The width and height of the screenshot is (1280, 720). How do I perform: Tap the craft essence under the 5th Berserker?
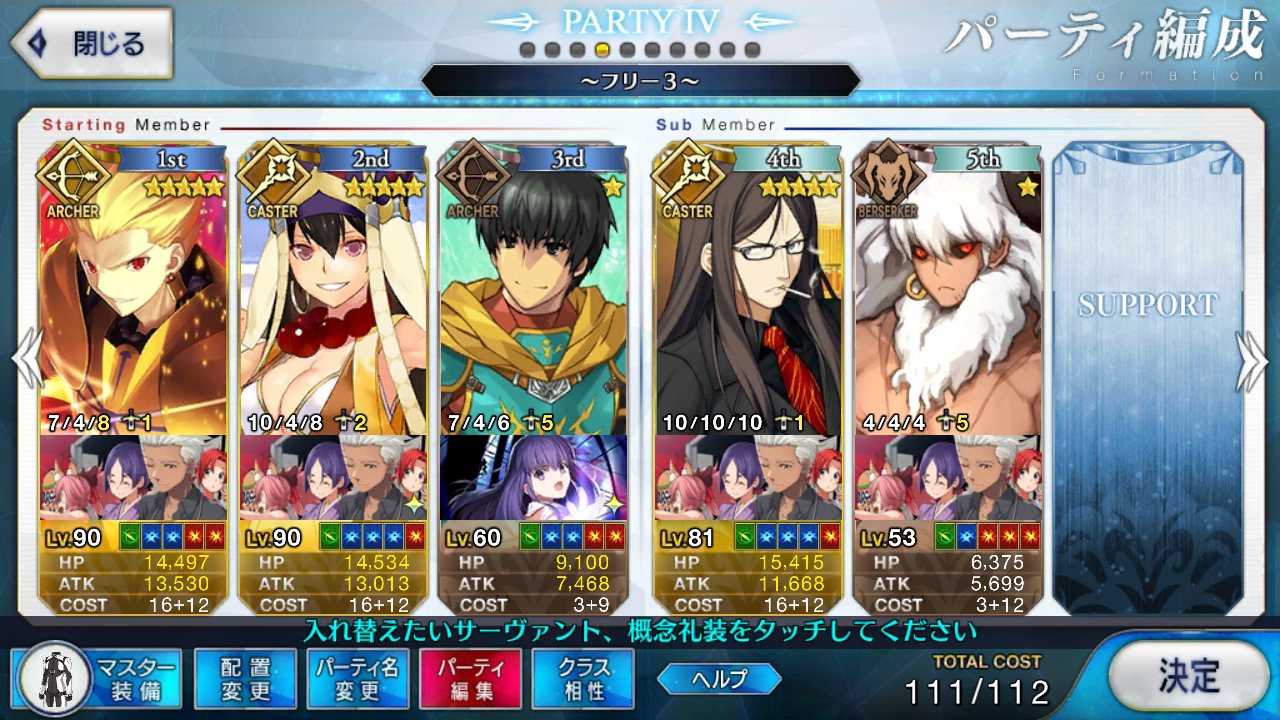click(x=947, y=478)
